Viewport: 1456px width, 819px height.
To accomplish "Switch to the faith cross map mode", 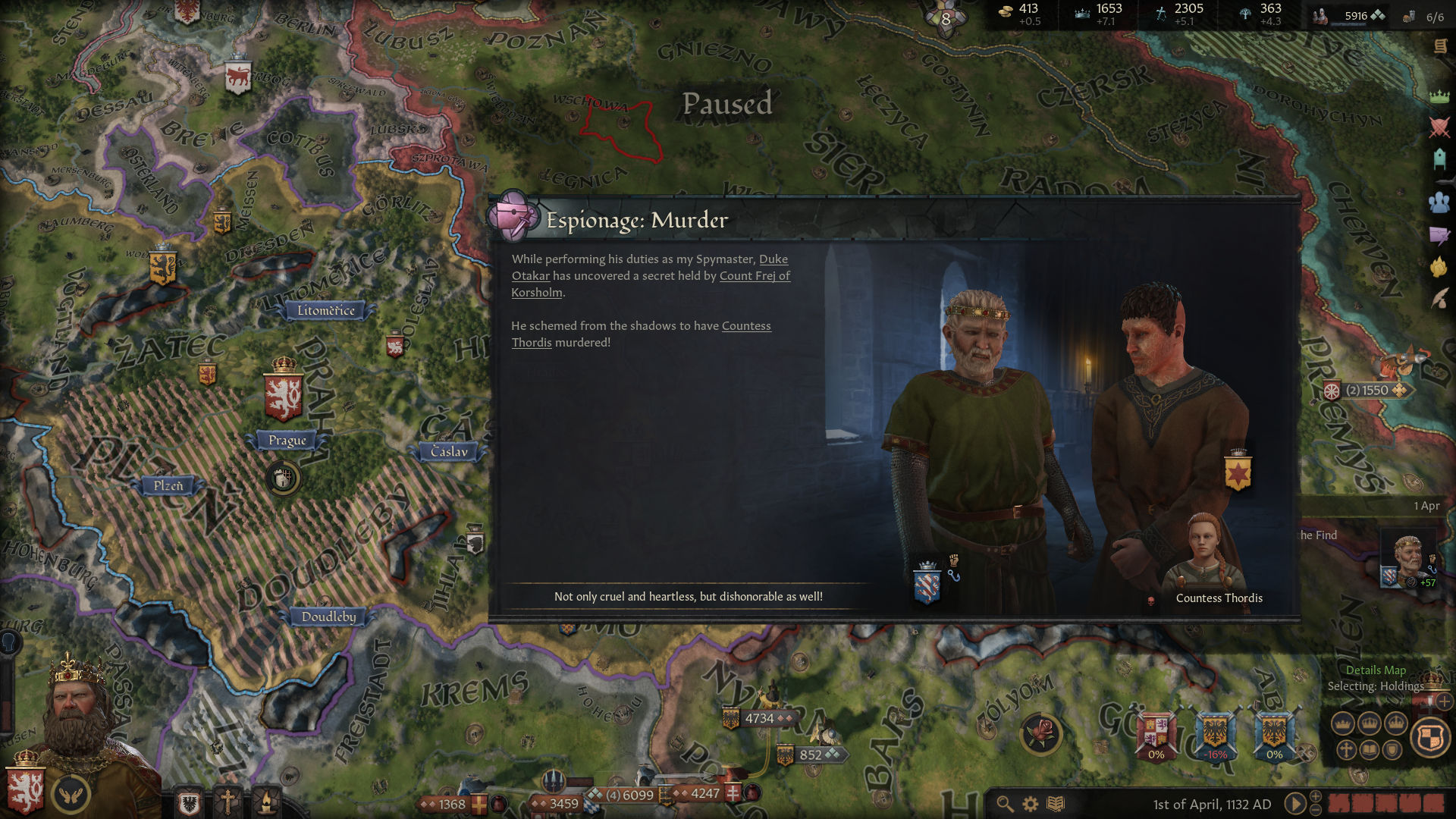I will click(x=1346, y=750).
